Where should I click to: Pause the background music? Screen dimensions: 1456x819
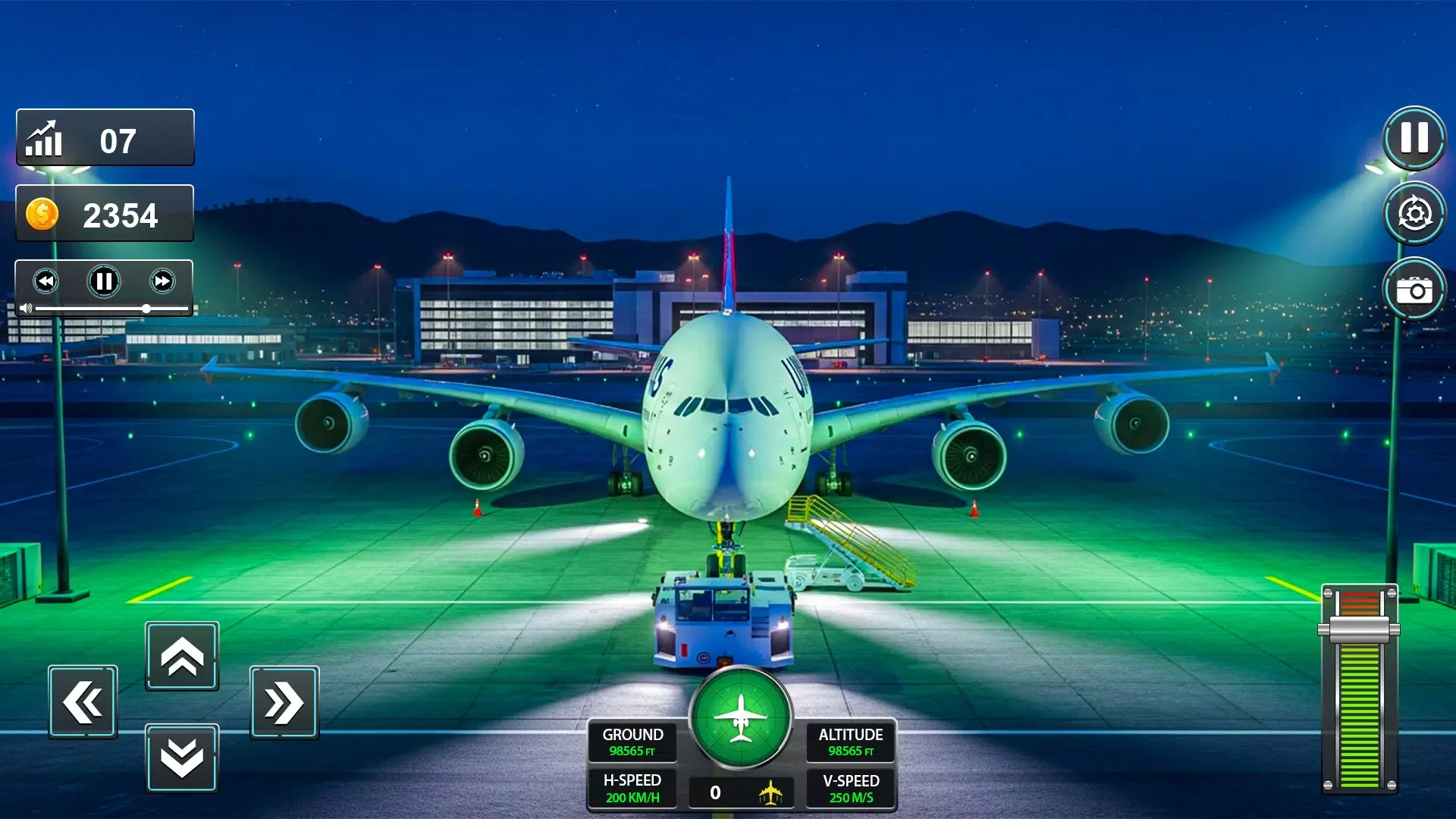coord(104,281)
